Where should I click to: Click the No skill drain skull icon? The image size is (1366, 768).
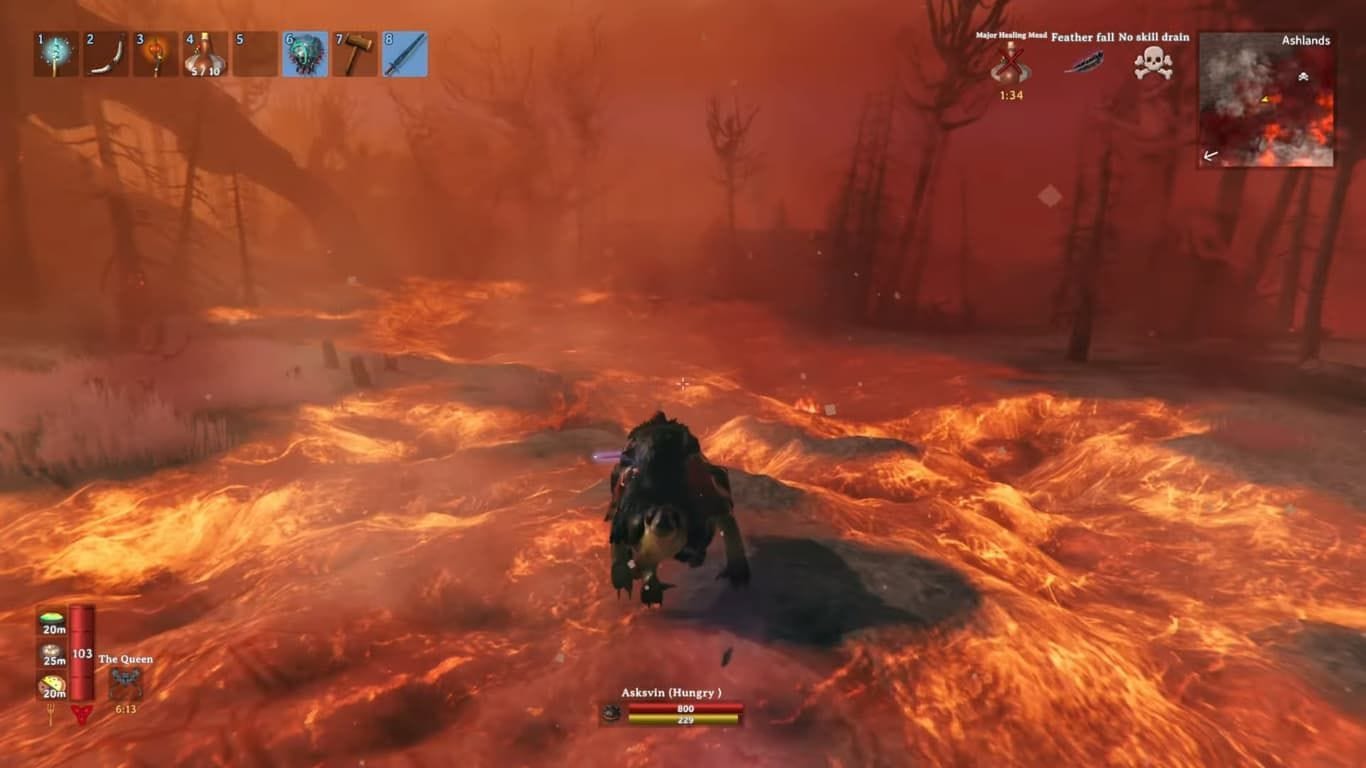point(1155,62)
